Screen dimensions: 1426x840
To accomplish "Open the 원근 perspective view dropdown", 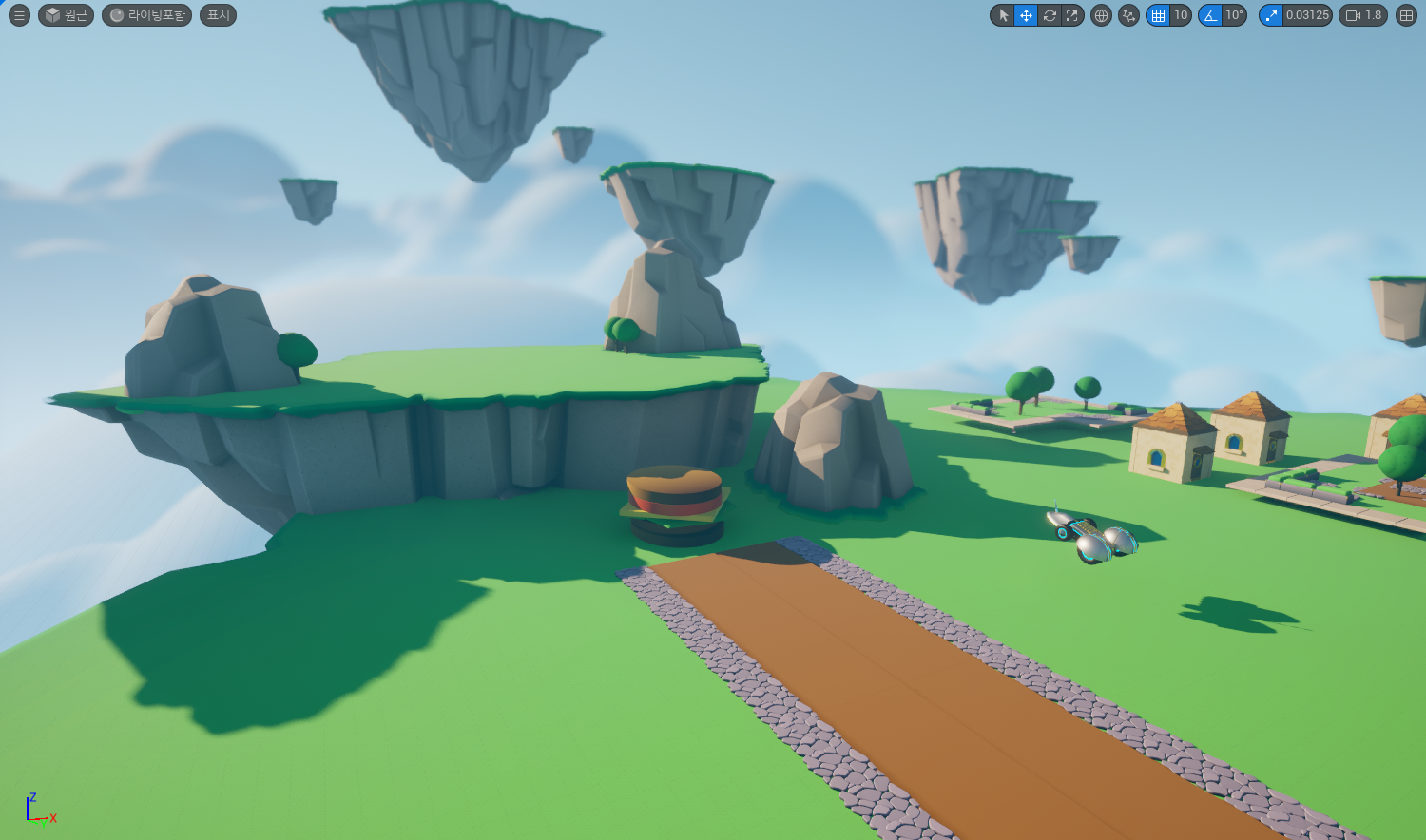I will [66, 15].
